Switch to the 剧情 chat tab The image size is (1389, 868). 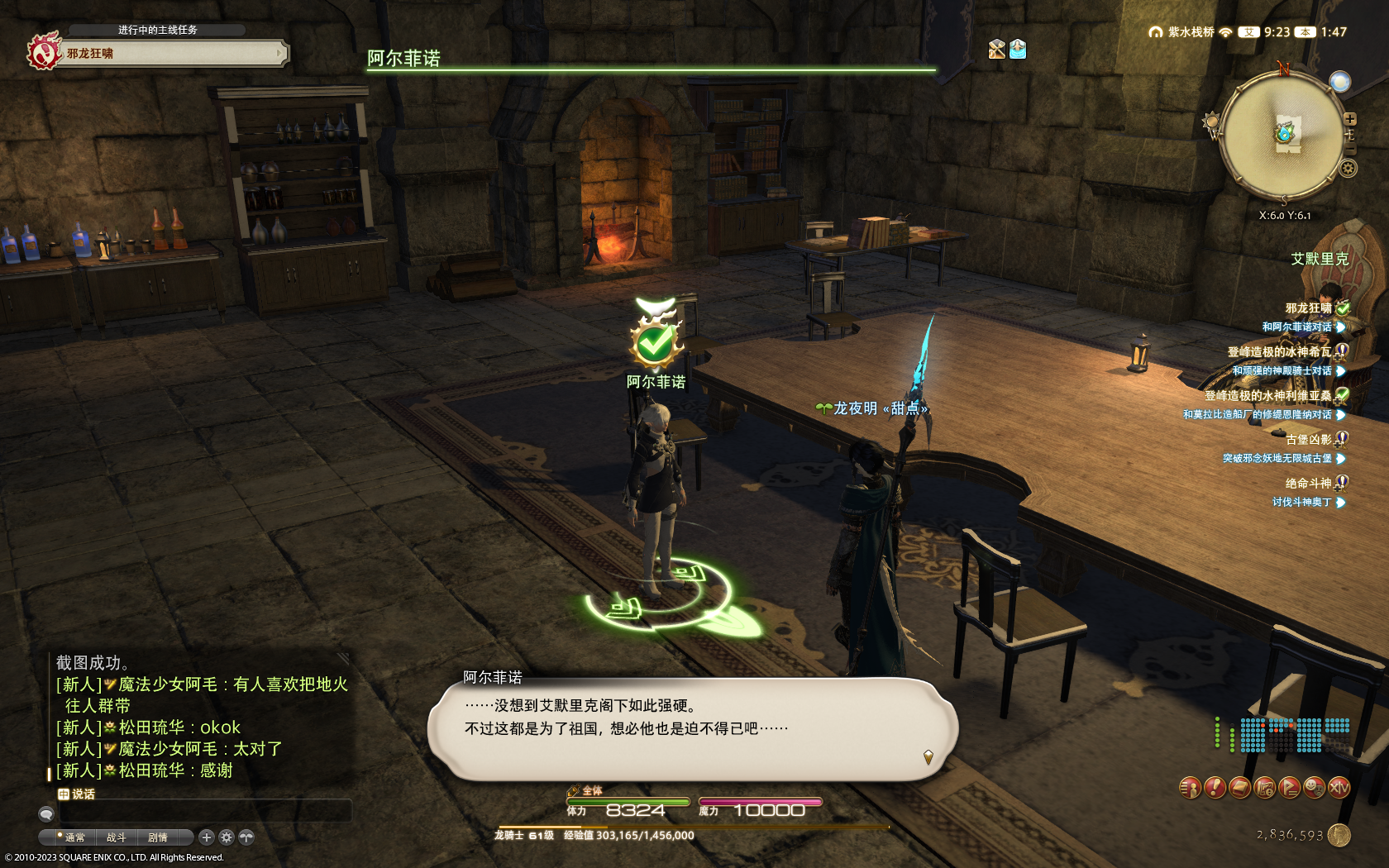157,837
